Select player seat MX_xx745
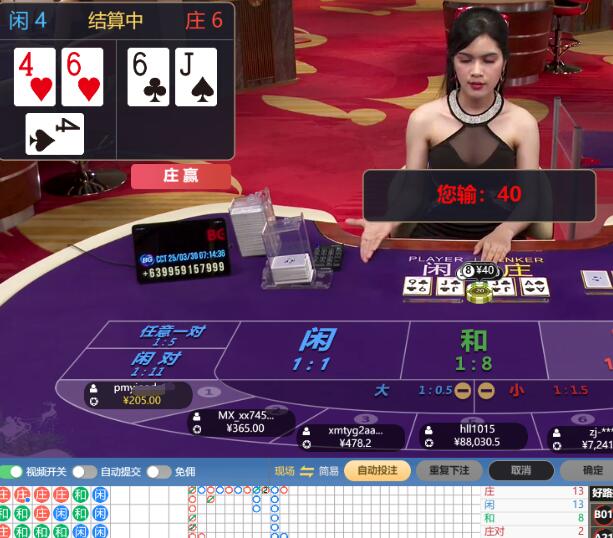 tap(239, 421)
